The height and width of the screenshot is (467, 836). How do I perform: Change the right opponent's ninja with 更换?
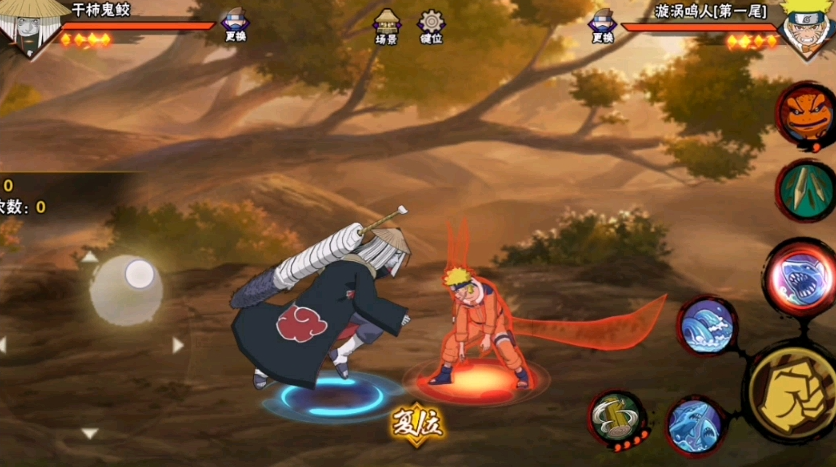coord(602,25)
